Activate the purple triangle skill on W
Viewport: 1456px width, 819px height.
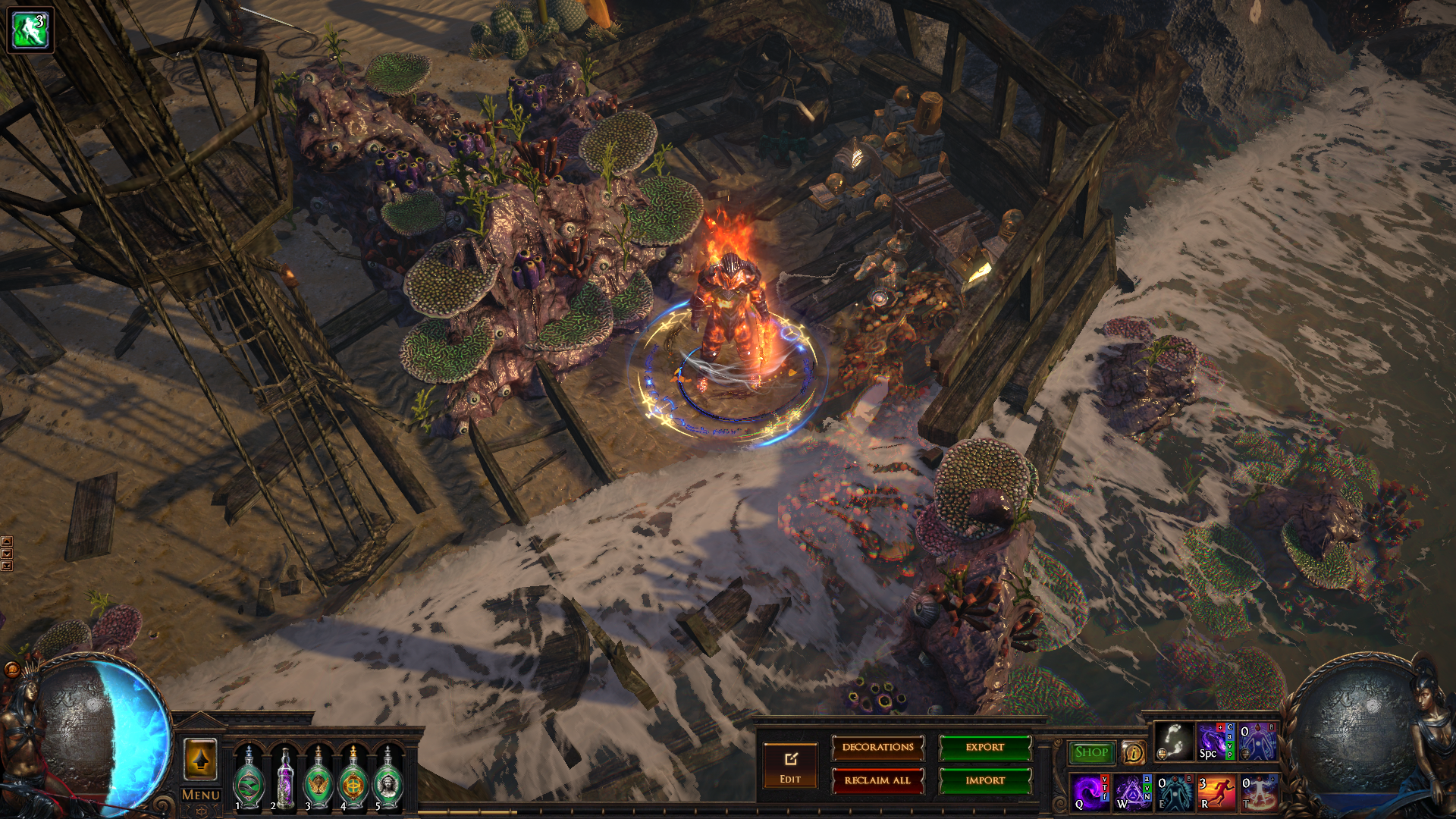[1132, 792]
